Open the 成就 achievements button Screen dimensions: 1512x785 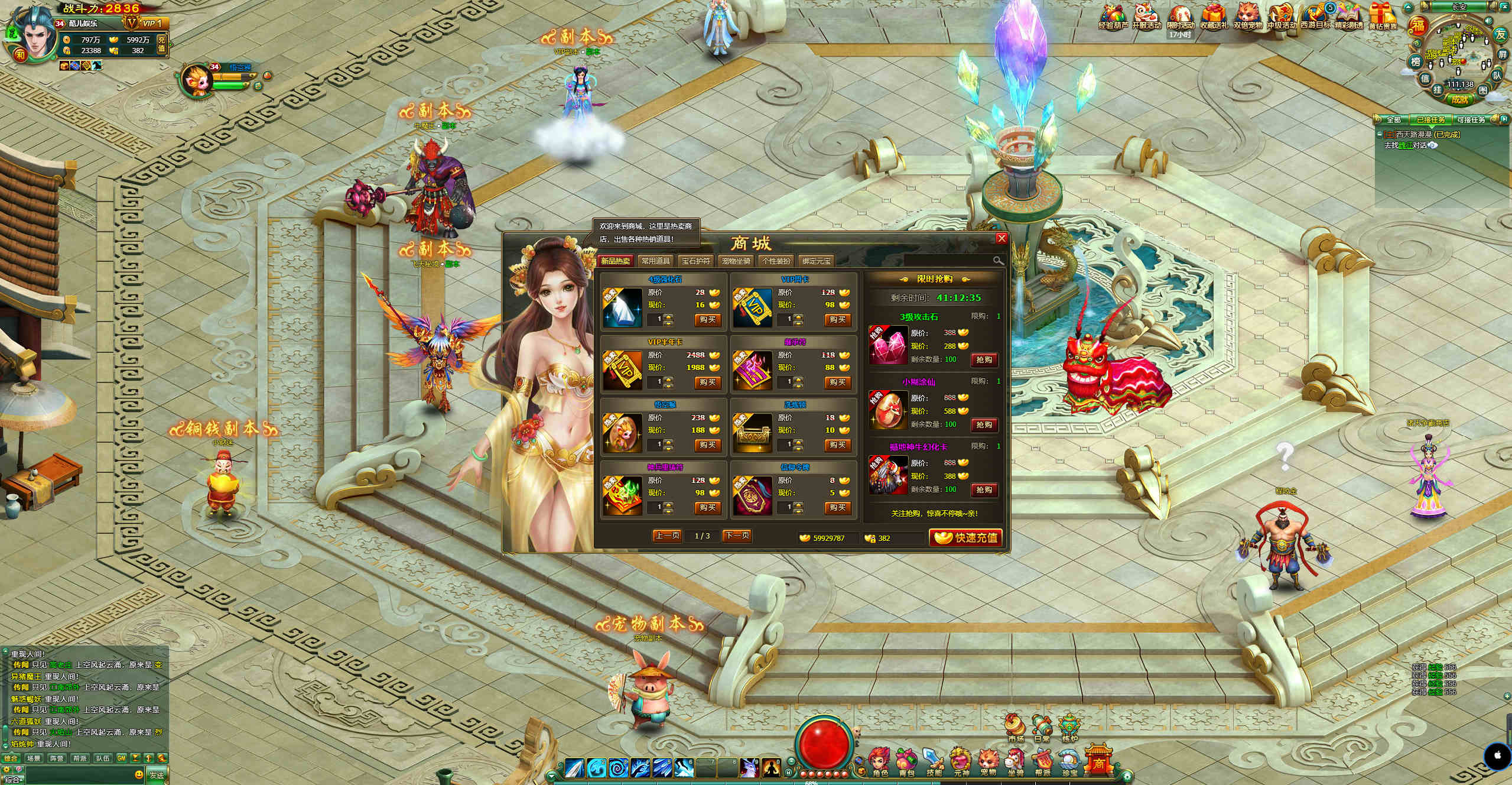tap(1459, 99)
